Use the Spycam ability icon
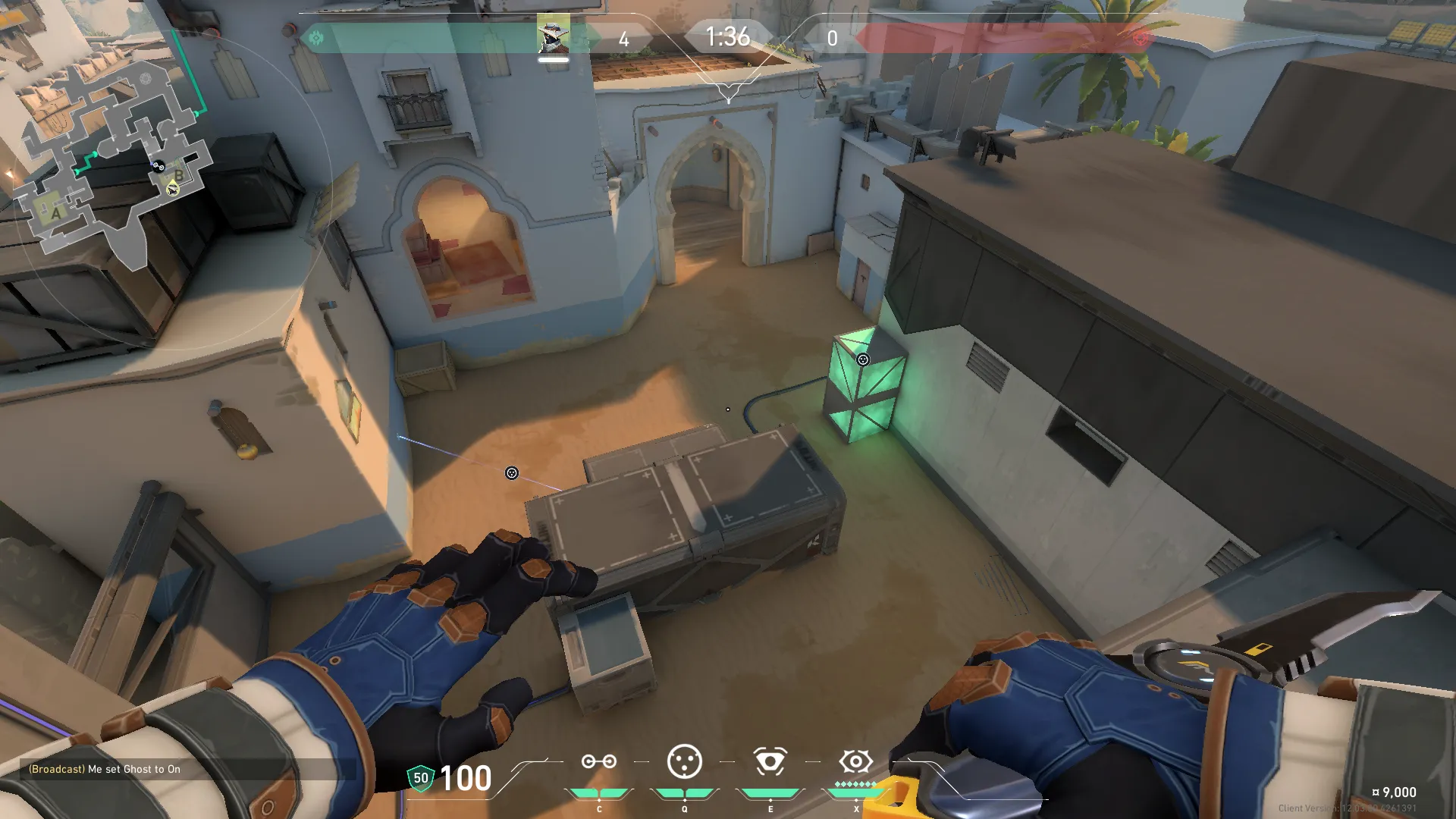The image size is (1456, 819). tap(770, 762)
